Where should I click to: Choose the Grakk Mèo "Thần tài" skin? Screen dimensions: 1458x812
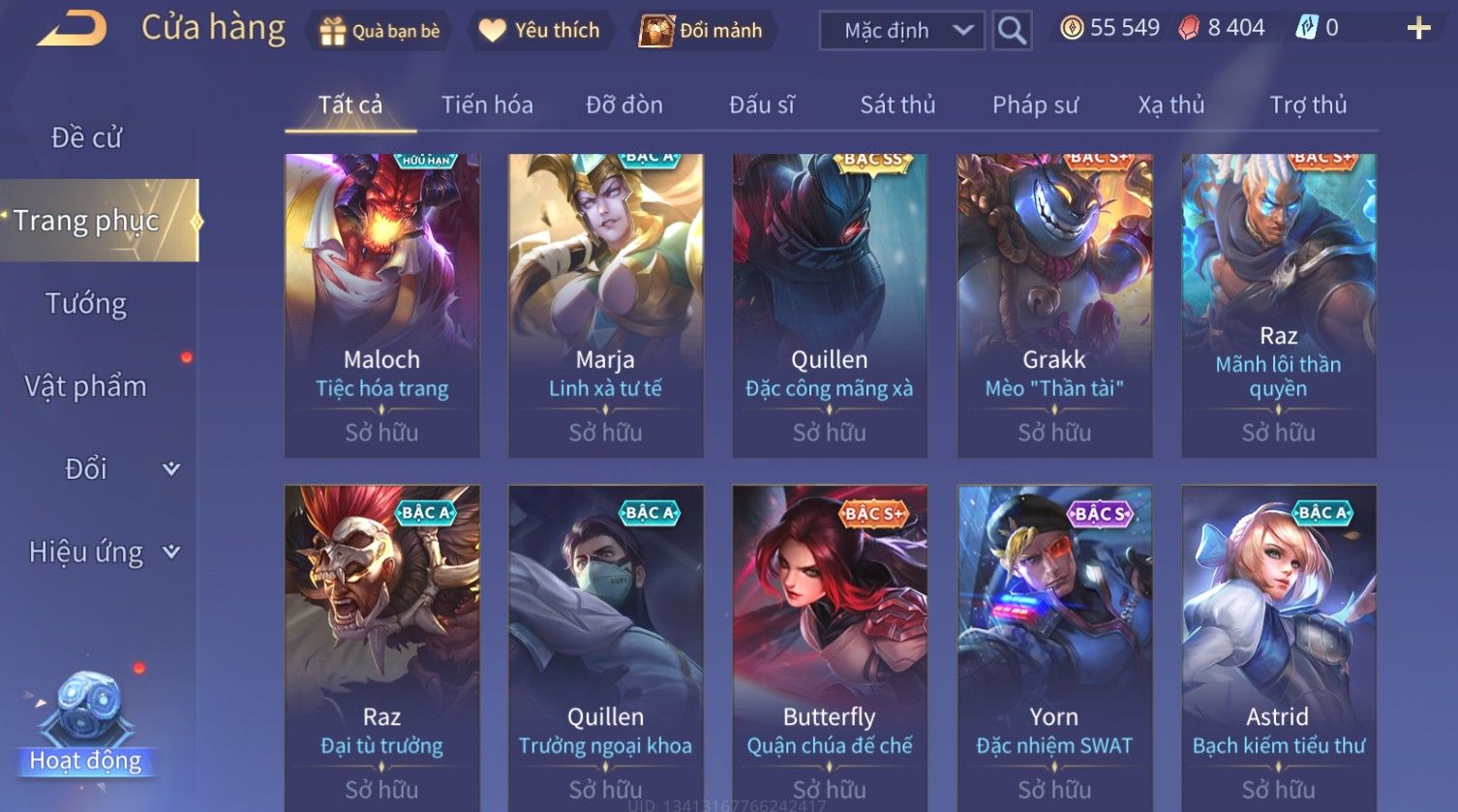click(x=1054, y=305)
